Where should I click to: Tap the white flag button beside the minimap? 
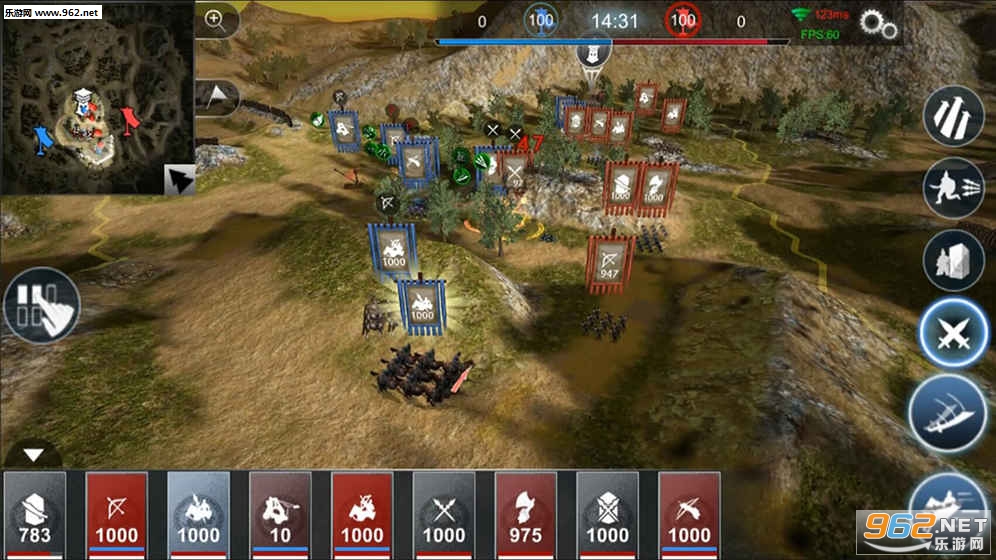coord(218,96)
